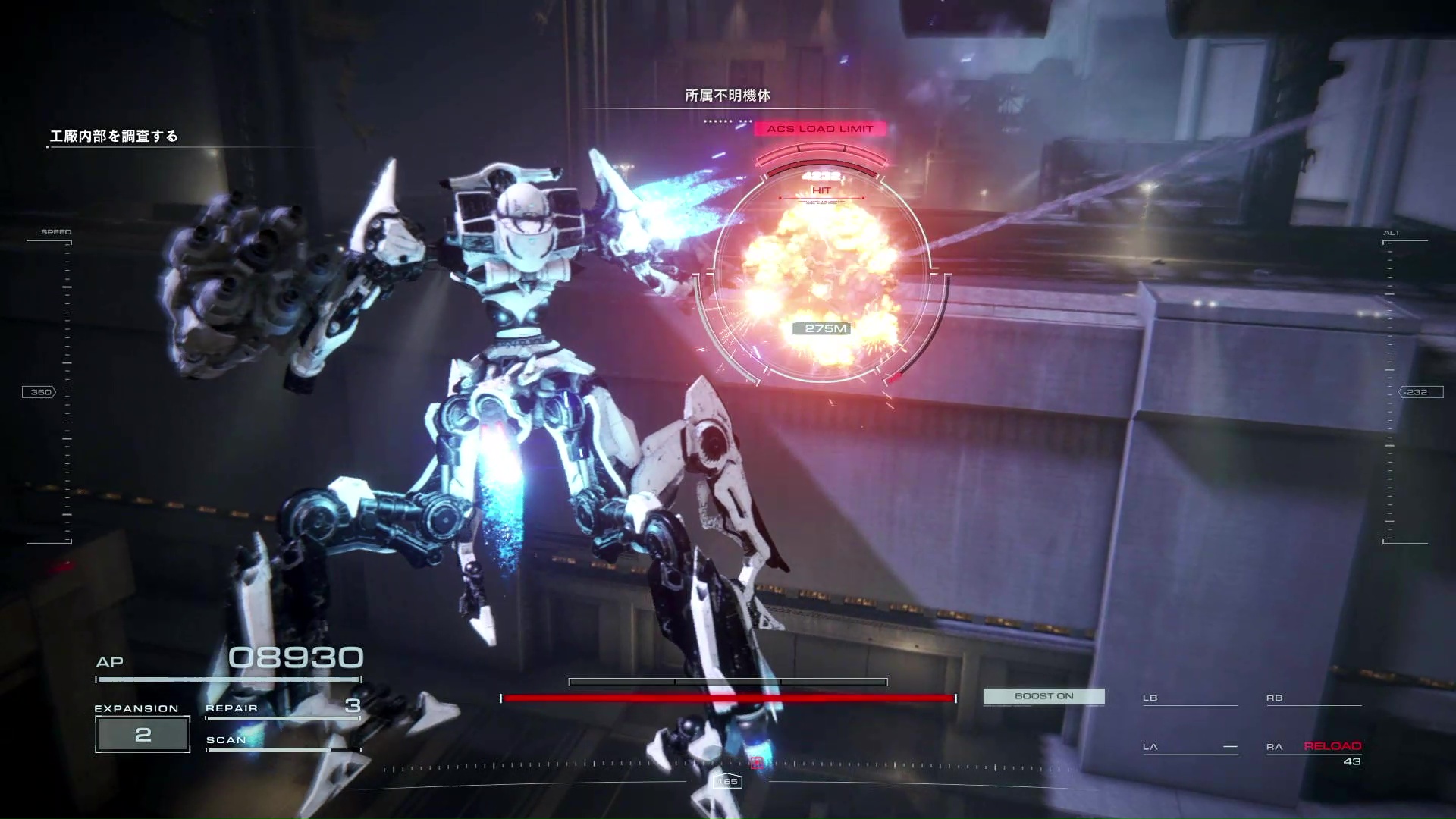Choose the LA weapon slot
This screenshot has width=1456, height=819.
(1189, 748)
